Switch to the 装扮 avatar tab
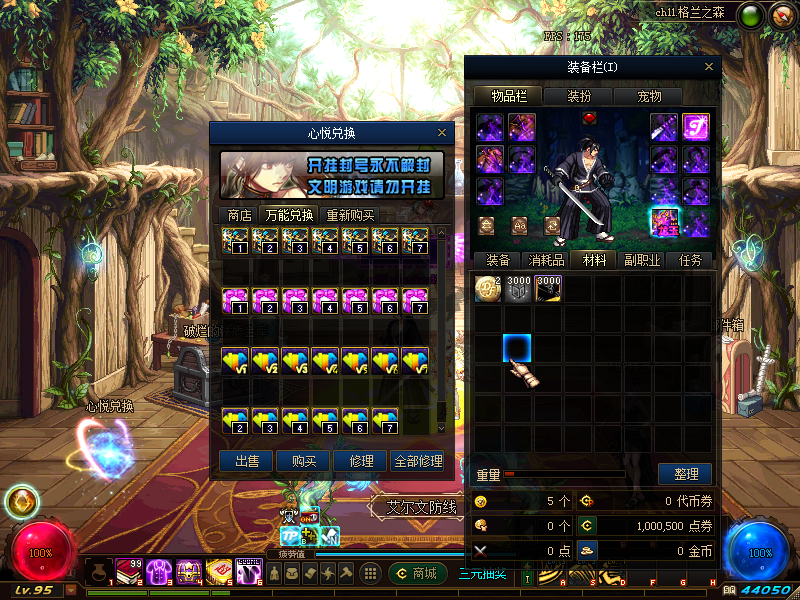 coord(579,96)
